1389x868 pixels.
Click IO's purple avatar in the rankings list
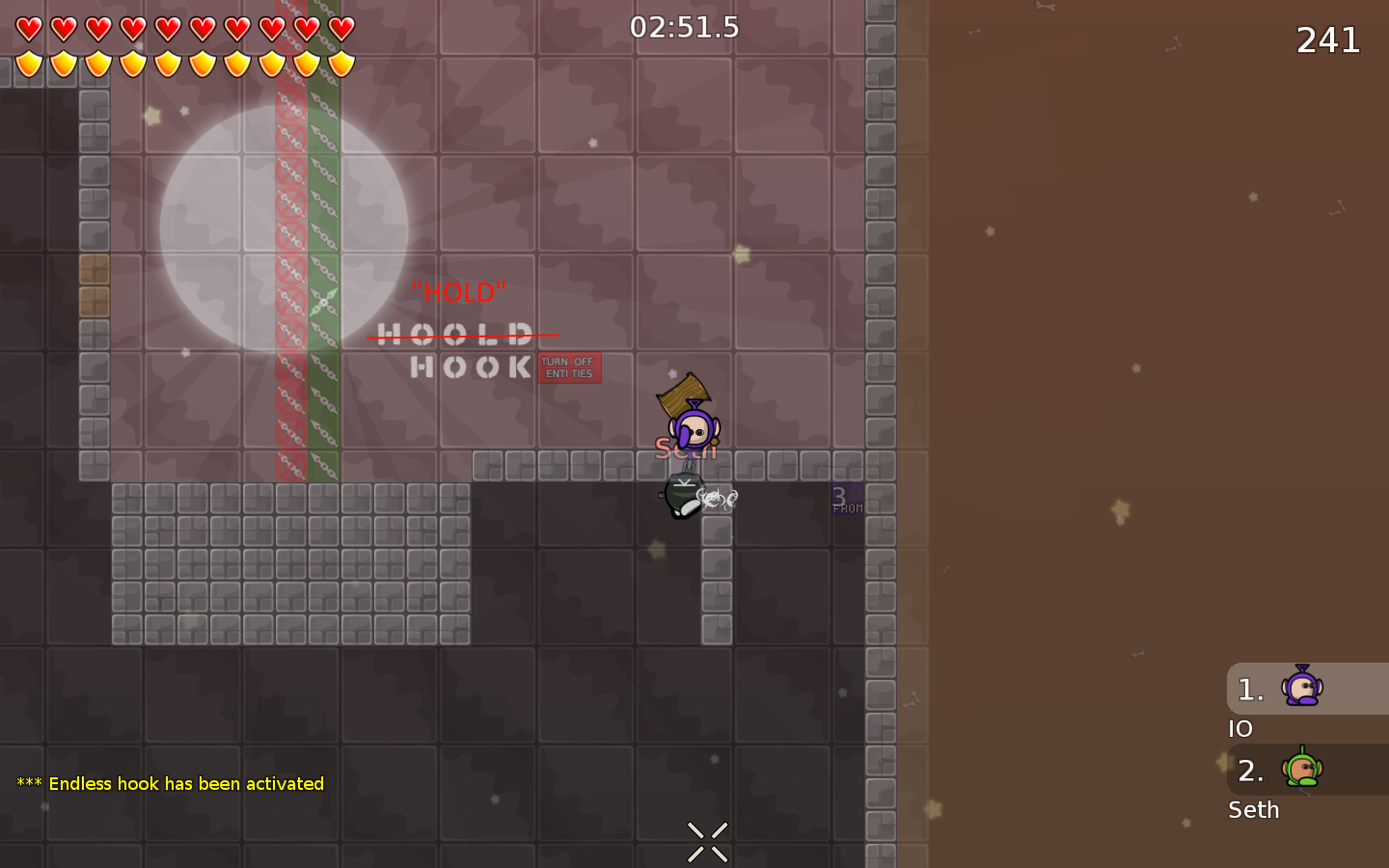click(1304, 688)
